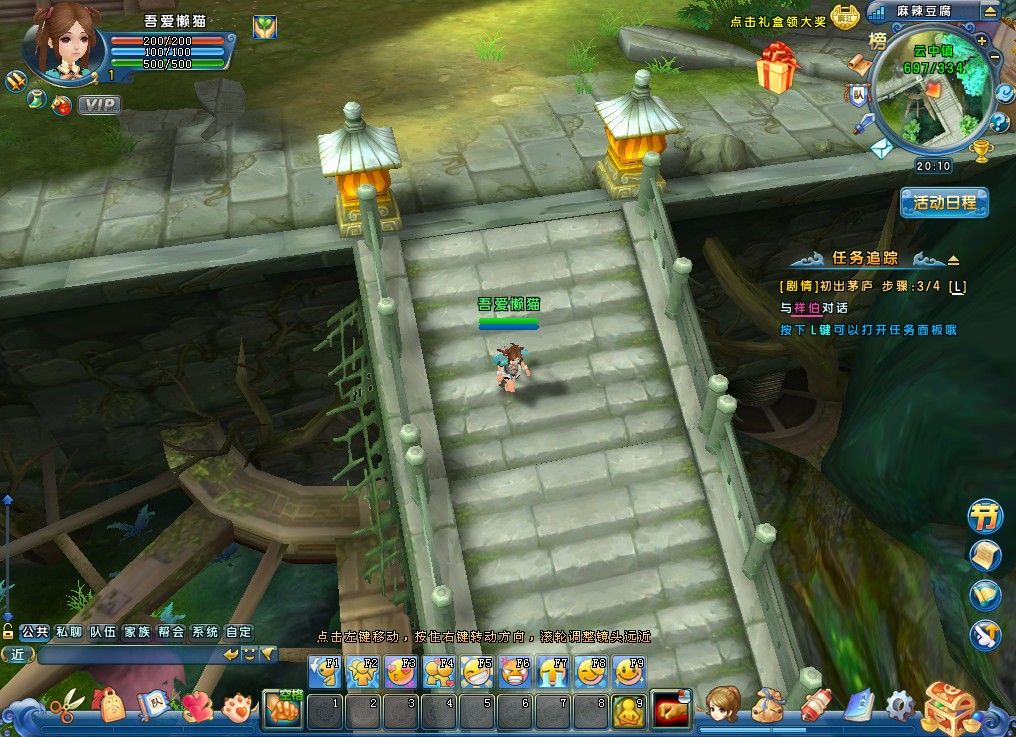This screenshot has height=737, width=1016.
Task: Open the player portrait panel
Action: point(66,42)
